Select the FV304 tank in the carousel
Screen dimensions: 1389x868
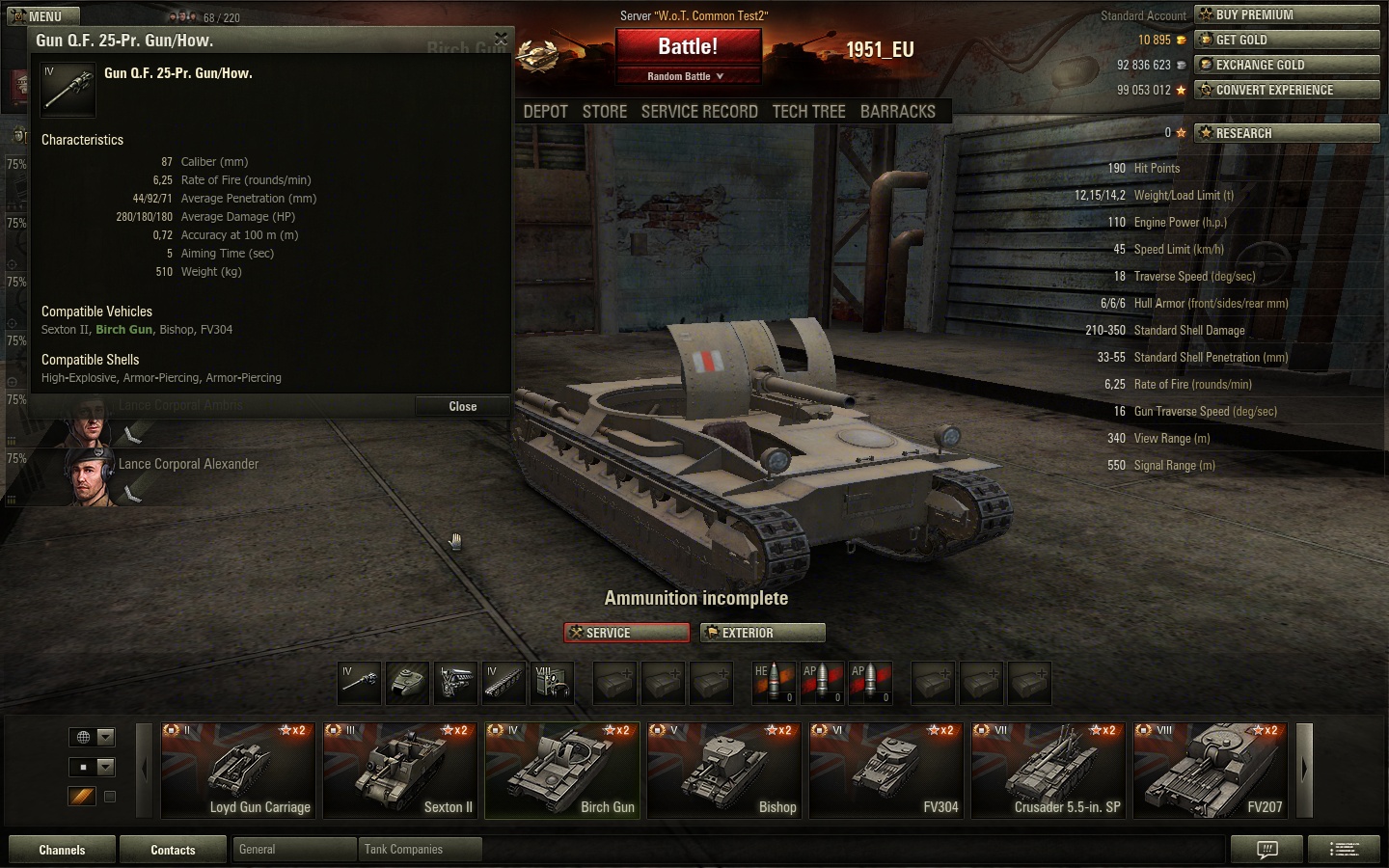click(x=885, y=771)
